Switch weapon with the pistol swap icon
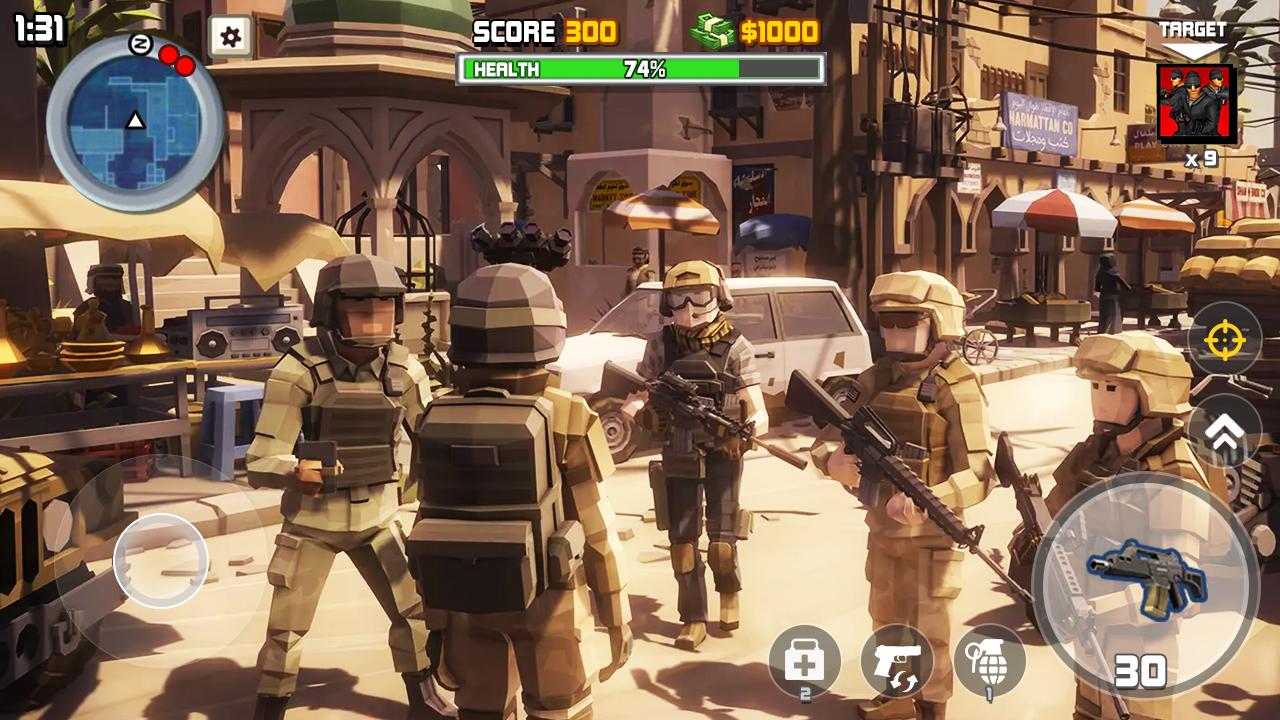This screenshot has height=720, width=1280. coord(897,661)
